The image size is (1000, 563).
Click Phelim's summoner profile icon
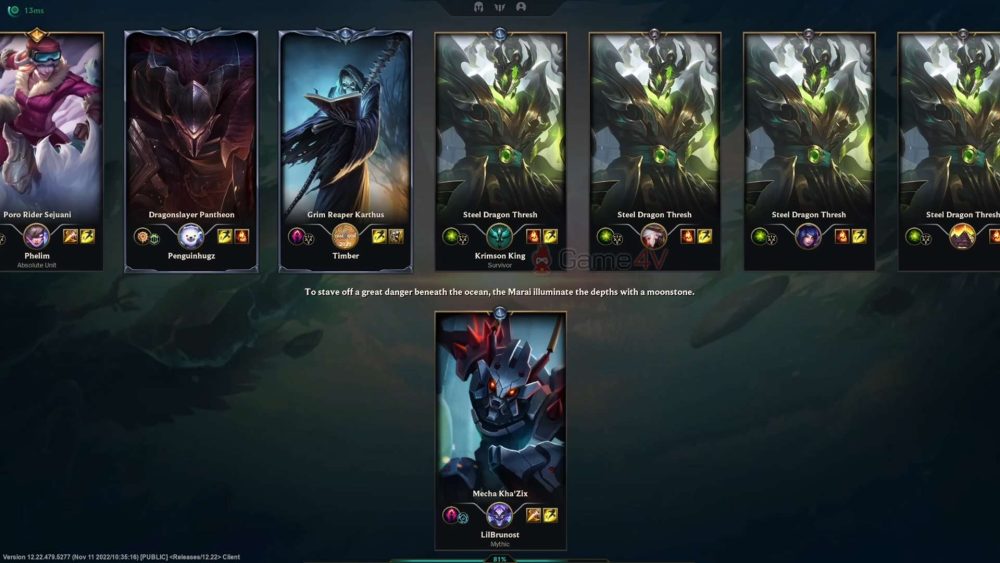(37, 236)
